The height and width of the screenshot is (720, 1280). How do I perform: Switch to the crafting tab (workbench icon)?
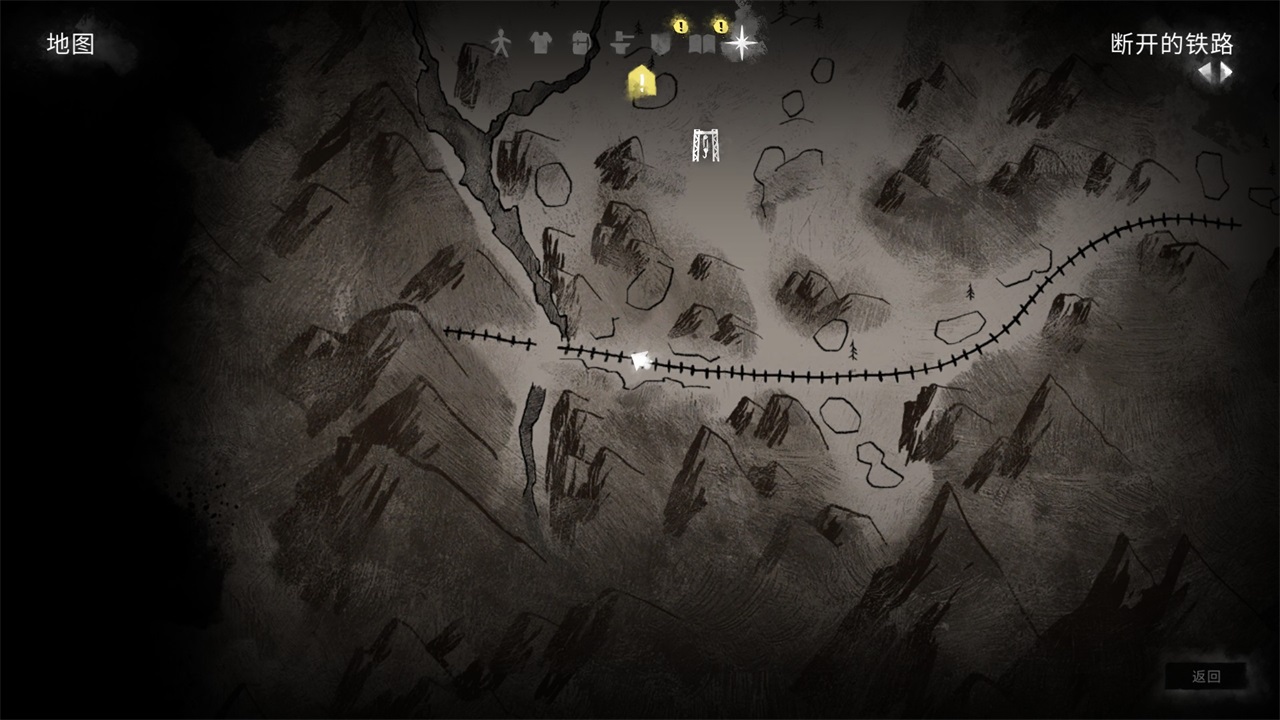(x=621, y=43)
